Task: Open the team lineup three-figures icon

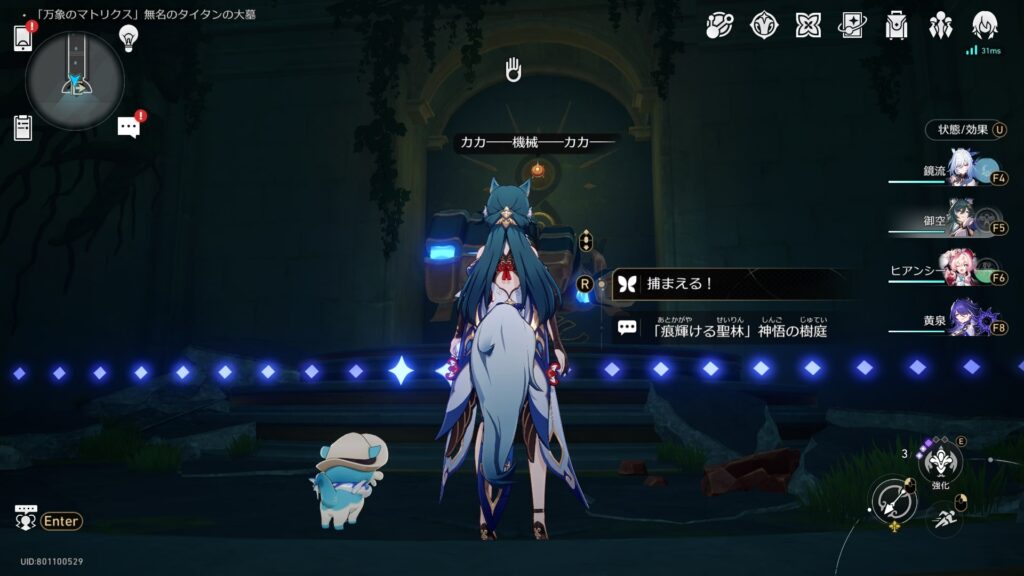Action: click(941, 25)
